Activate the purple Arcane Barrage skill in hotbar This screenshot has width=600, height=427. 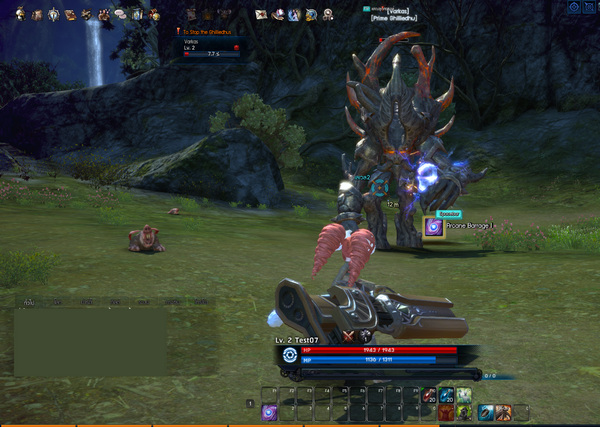point(269,411)
